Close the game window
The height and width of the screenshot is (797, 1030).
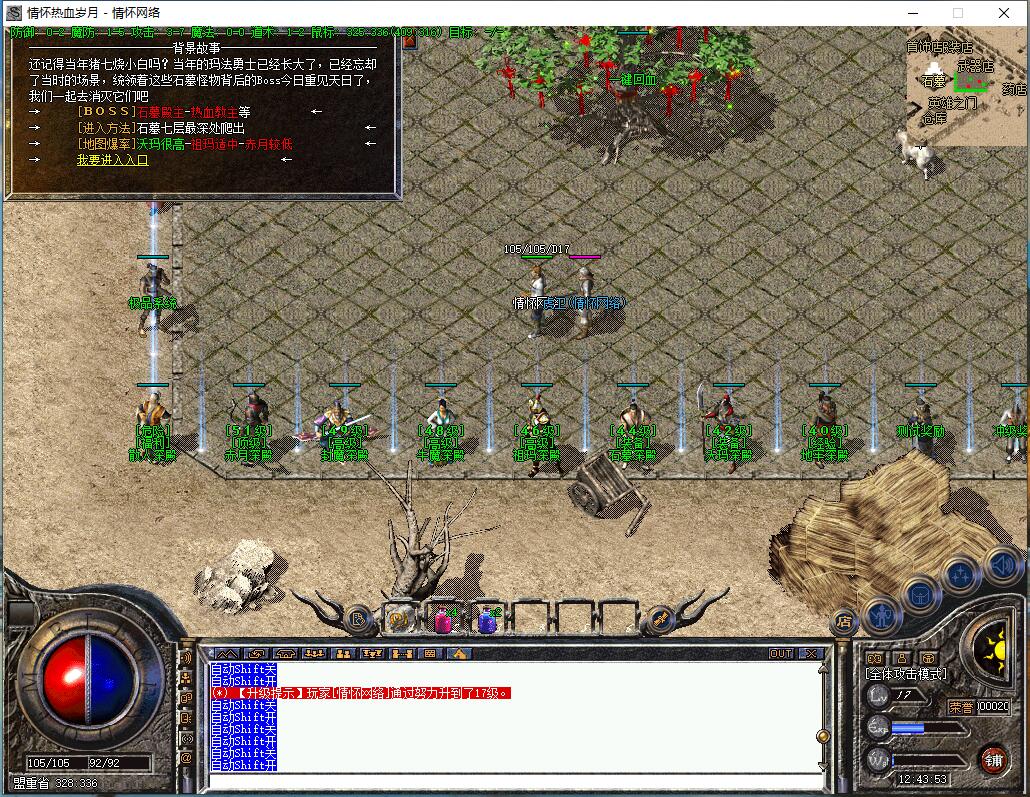(x=1004, y=13)
